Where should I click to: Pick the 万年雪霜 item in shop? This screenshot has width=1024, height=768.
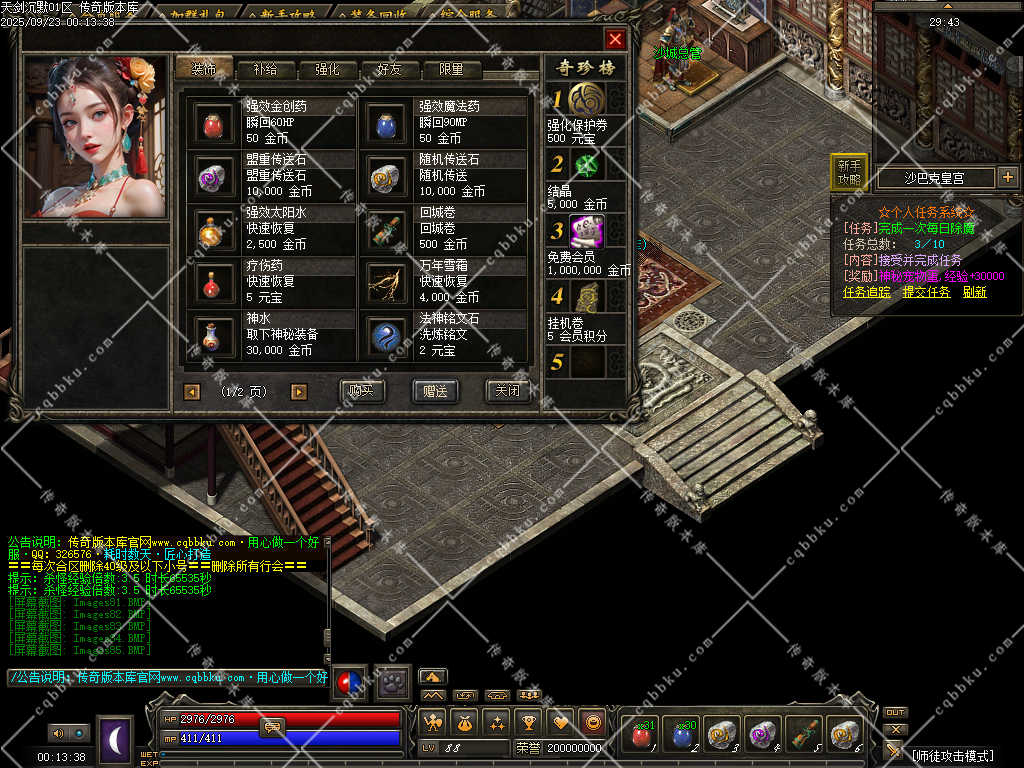[x=385, y=283]
